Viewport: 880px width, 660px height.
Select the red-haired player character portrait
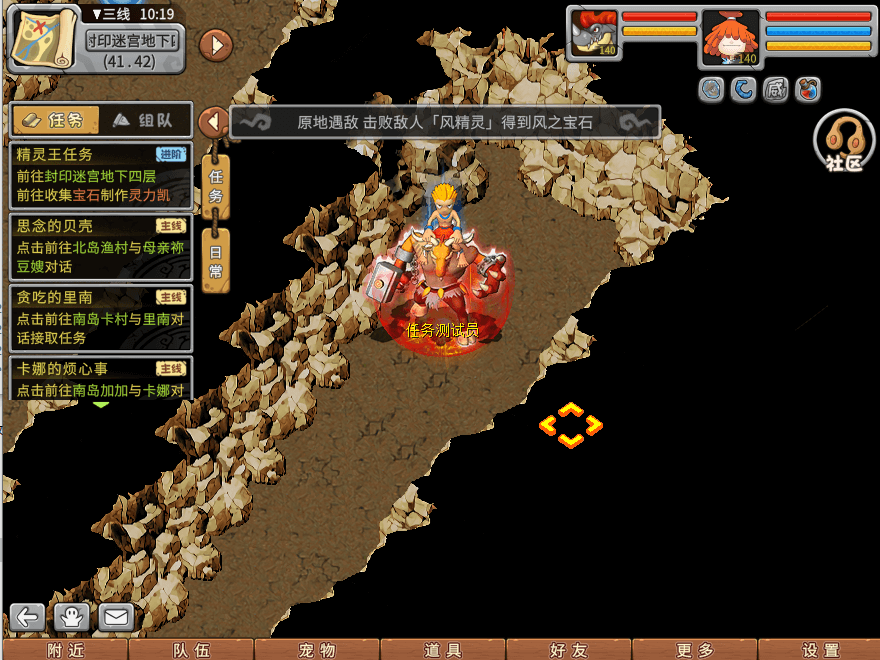[x=730, y=38]
